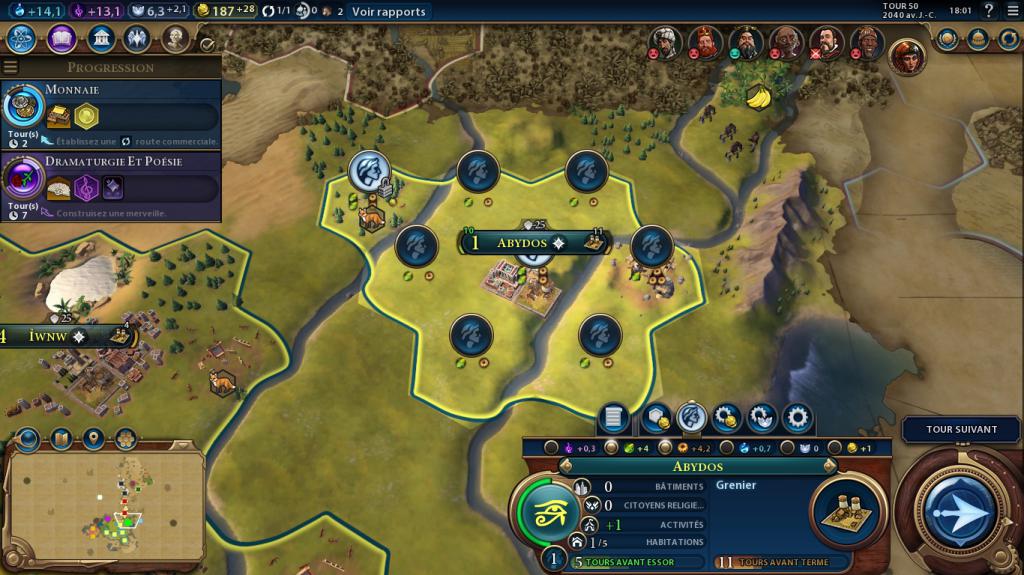
Task: Open the Grenier production item icon
Action: (x=847, y=508)
